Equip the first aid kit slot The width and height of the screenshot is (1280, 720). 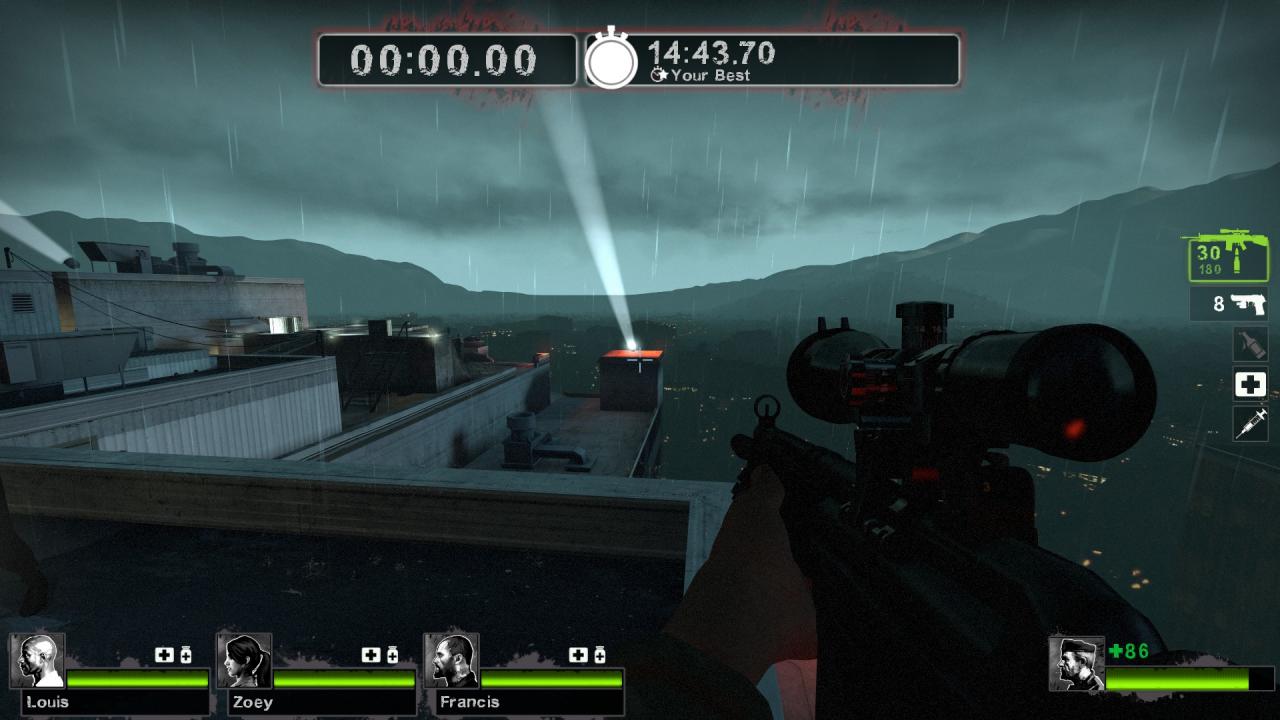(x=1250, y=383)
